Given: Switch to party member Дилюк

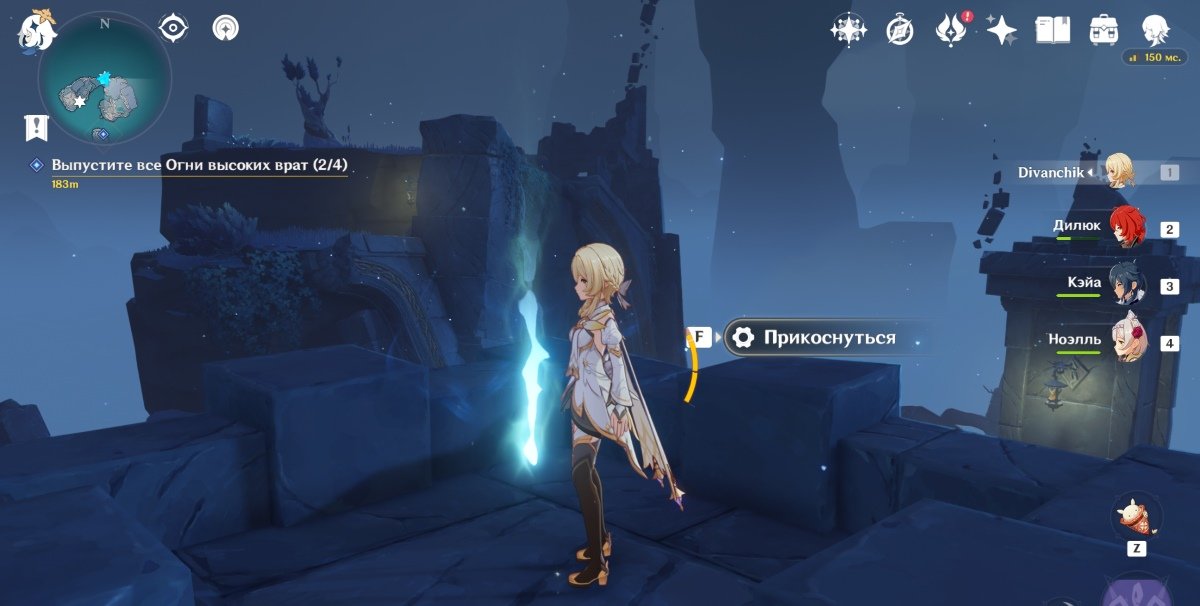Looking at the screenshot, I should click(1125, 229).
